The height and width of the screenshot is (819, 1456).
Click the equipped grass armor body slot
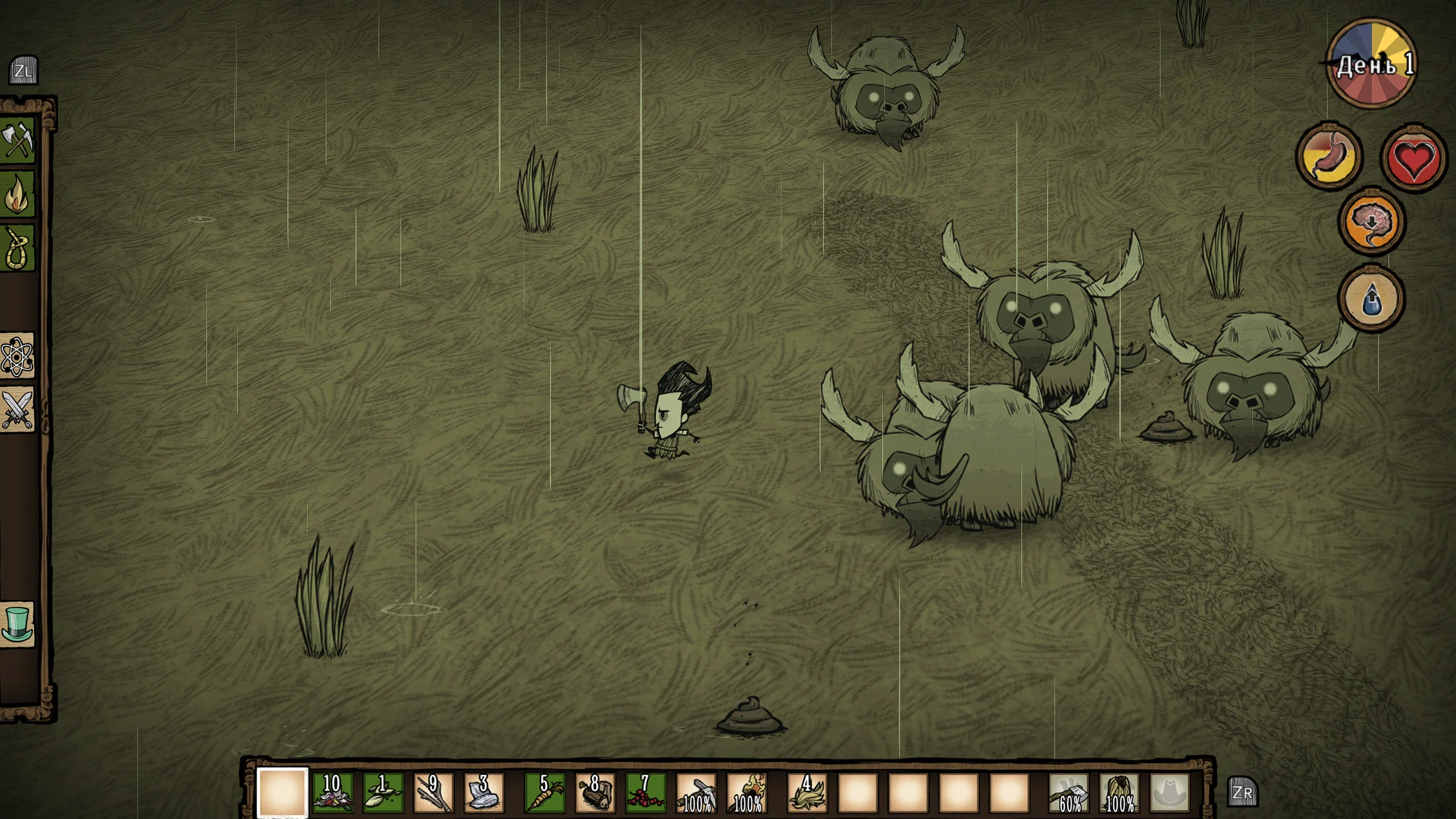point(1119,792)
